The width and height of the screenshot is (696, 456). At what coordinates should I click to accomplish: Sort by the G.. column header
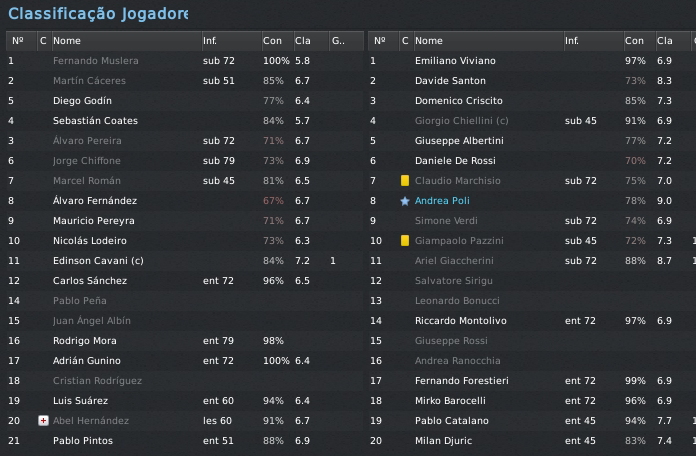click(x=337, y=41)
